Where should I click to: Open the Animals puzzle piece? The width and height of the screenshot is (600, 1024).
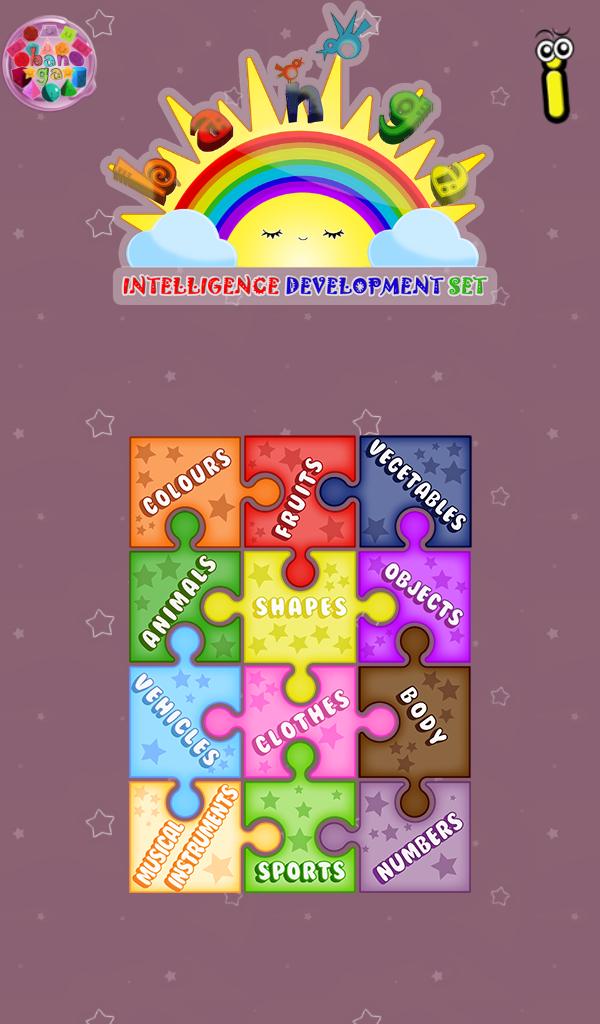click(178, 602)
